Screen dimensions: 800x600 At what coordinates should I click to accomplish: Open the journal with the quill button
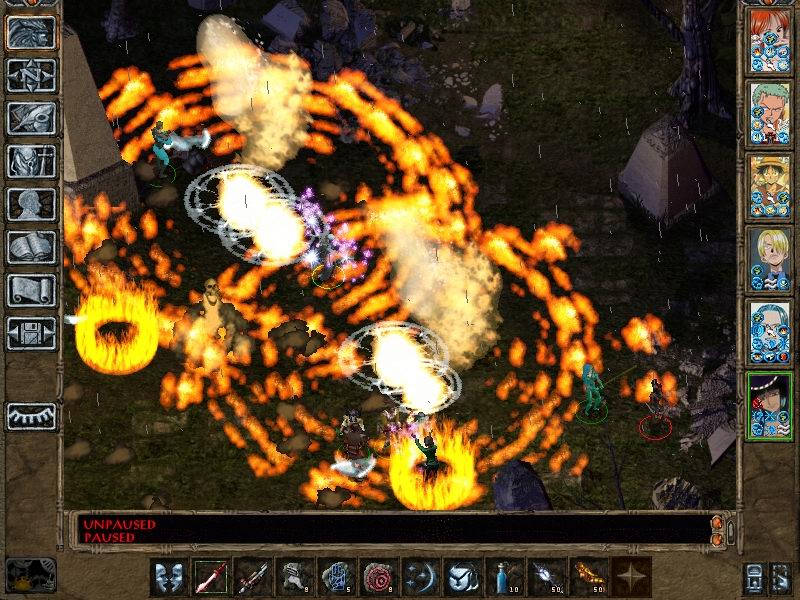tap(31, 118)
